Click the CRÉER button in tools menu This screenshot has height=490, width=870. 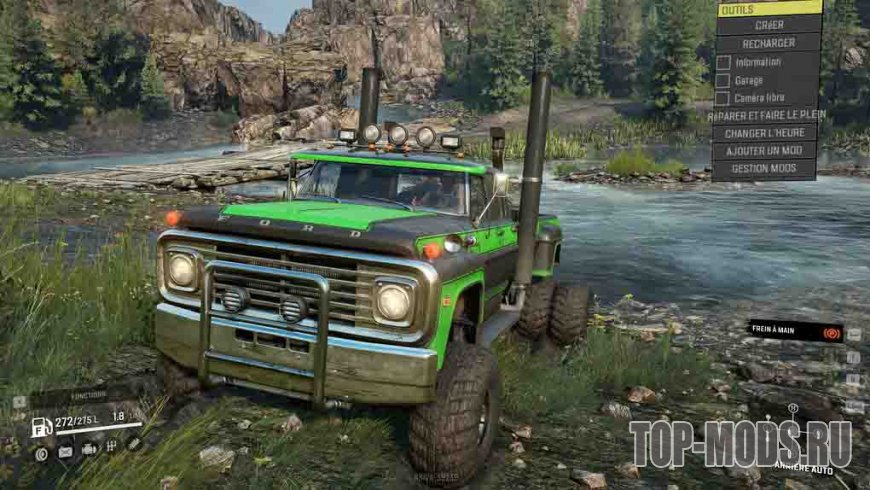[769, 25]
